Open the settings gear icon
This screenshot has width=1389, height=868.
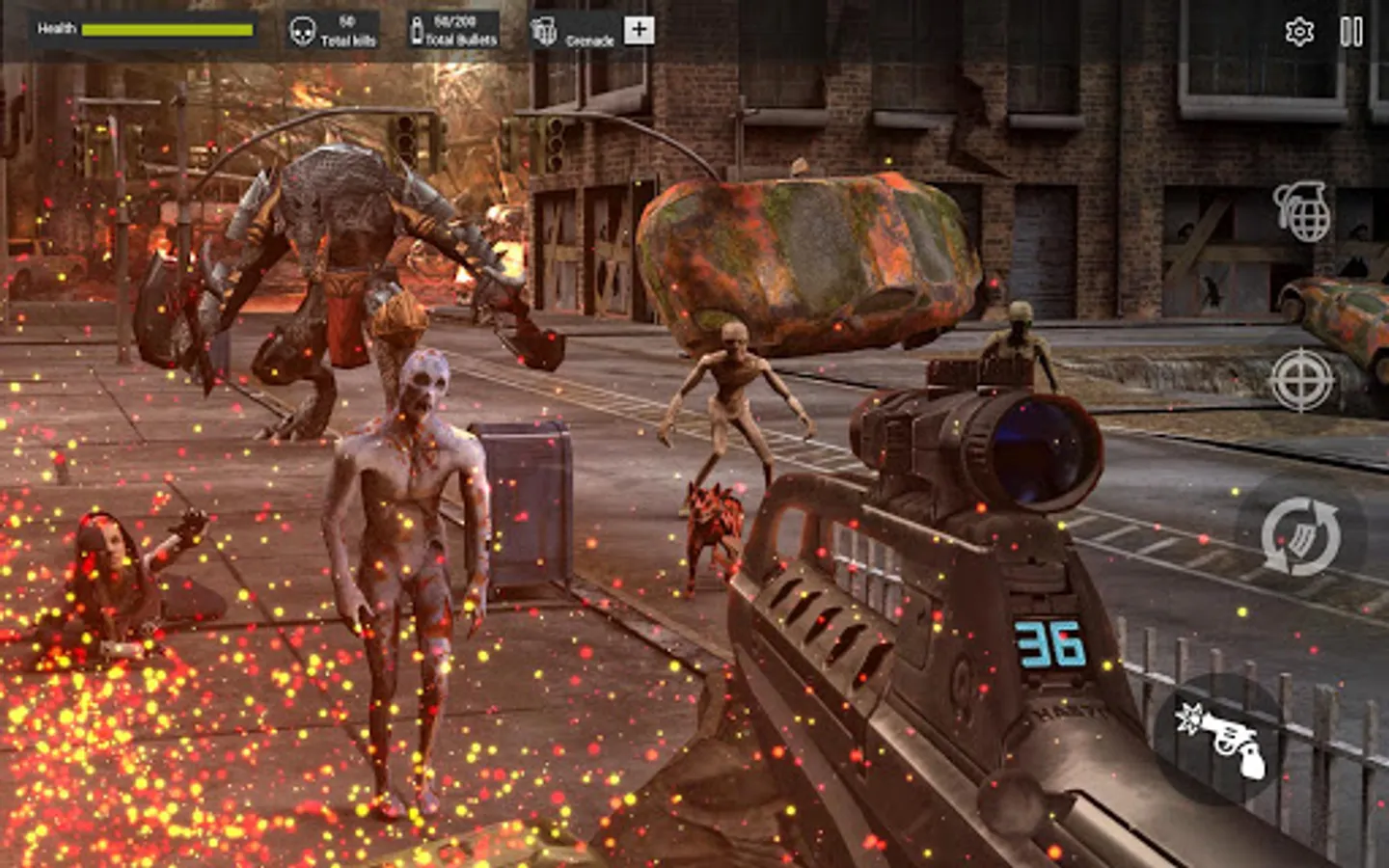[x=1299, y=32]
